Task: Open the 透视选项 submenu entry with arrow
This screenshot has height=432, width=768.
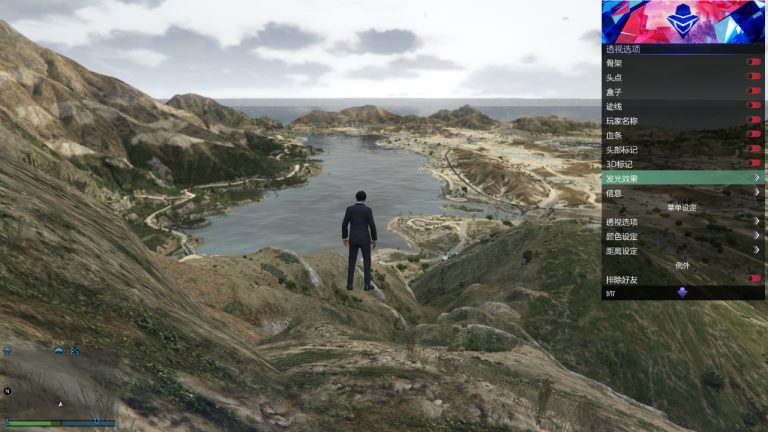Action: pos(683,222)
